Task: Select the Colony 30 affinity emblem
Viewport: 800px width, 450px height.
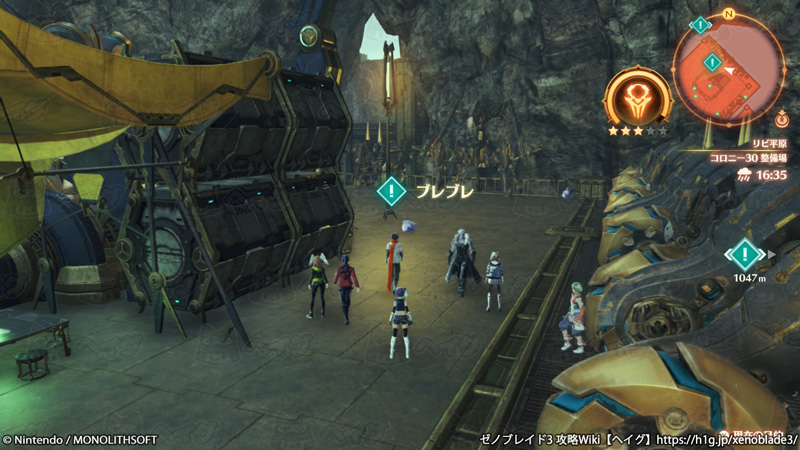Action: 637,101
